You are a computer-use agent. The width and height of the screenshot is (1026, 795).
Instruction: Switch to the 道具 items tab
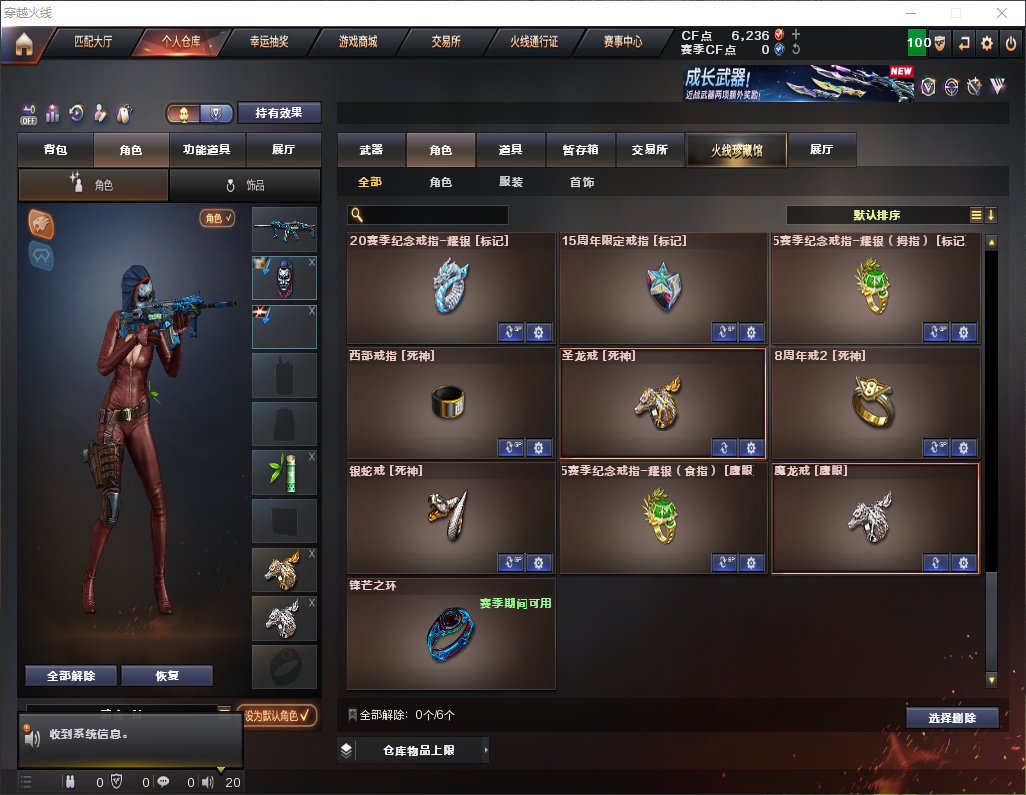pos(511,150)
